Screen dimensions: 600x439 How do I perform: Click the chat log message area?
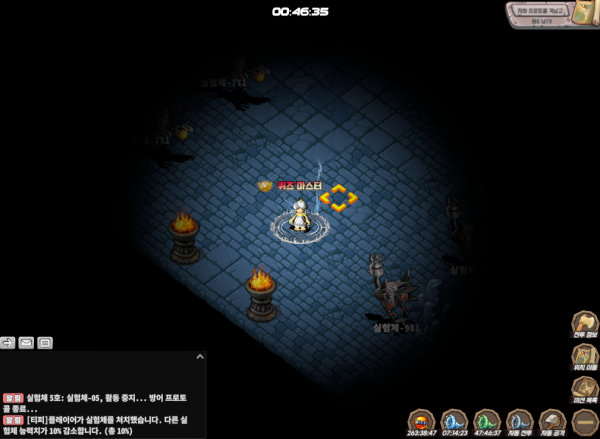(x=100, y=410)
